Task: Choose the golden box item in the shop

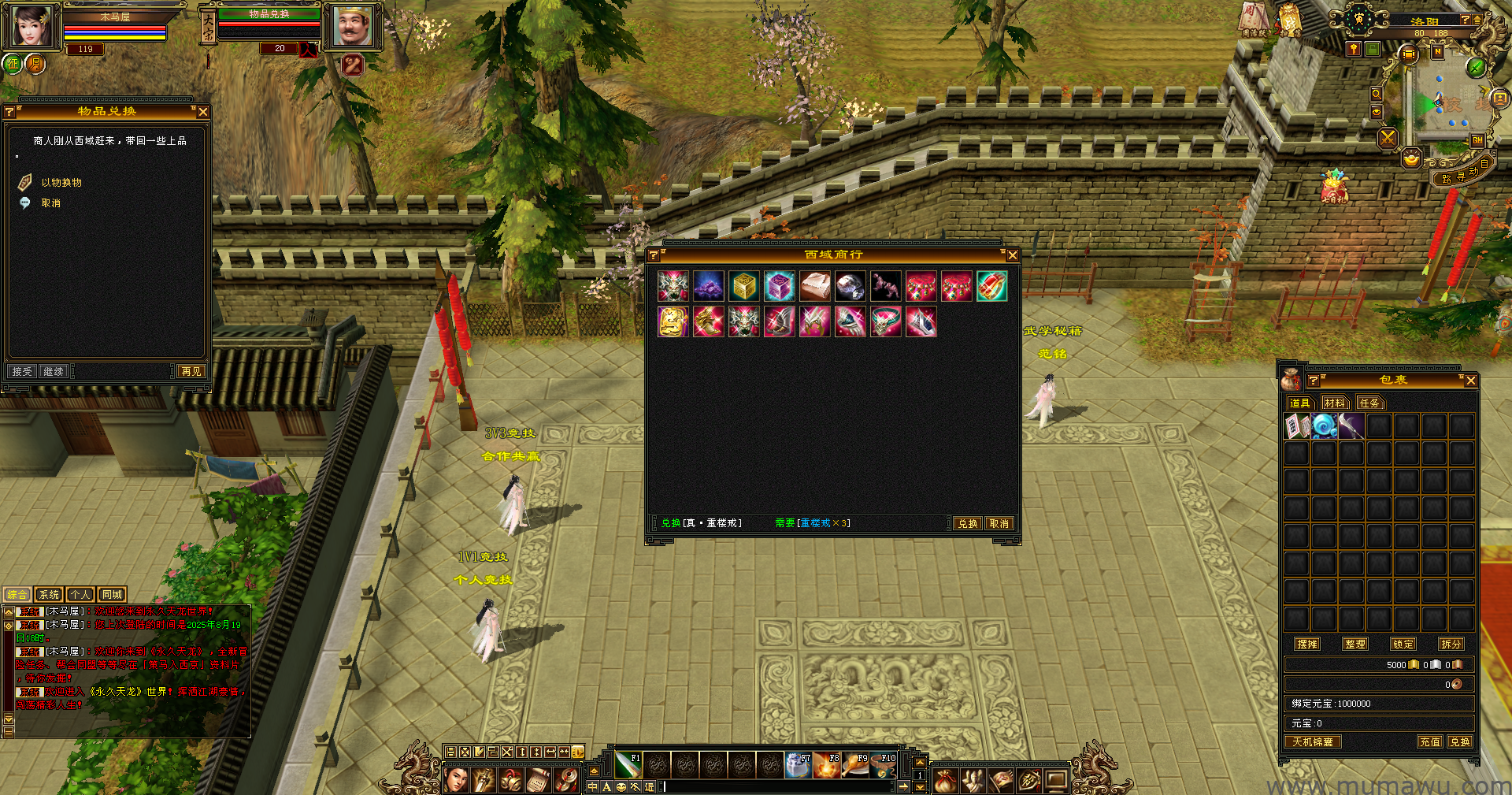Action: click(x=744, y=286)
